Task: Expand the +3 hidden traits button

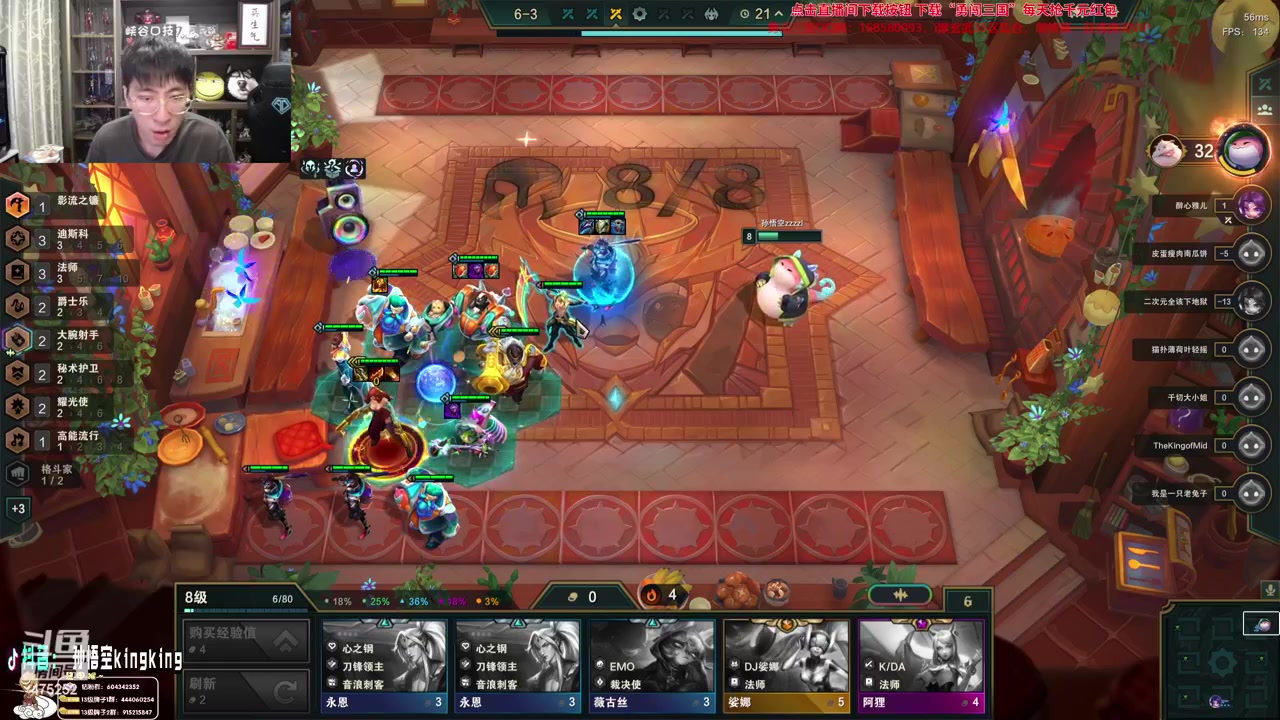Action: (18, 508)
